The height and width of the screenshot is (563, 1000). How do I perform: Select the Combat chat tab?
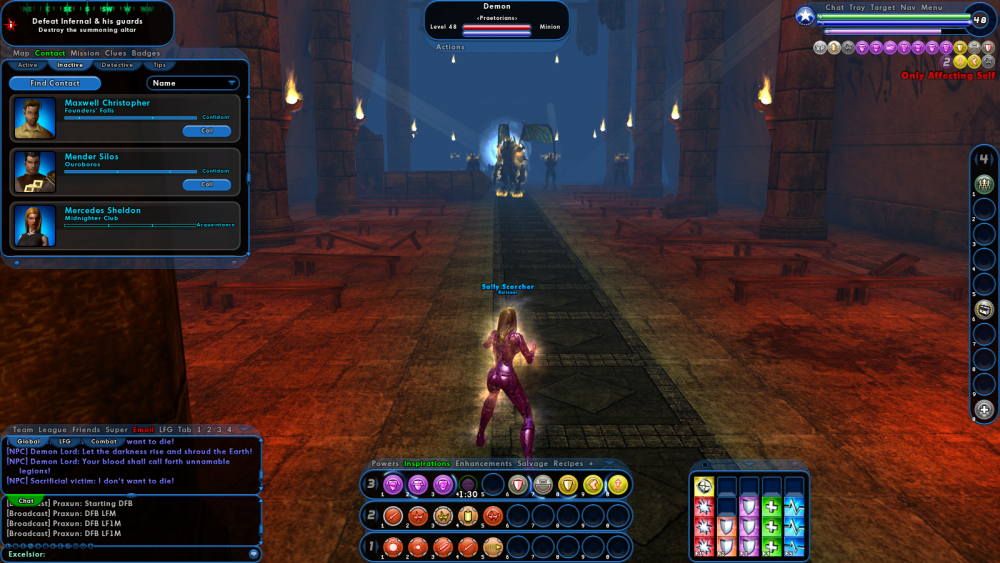point(104,441)
